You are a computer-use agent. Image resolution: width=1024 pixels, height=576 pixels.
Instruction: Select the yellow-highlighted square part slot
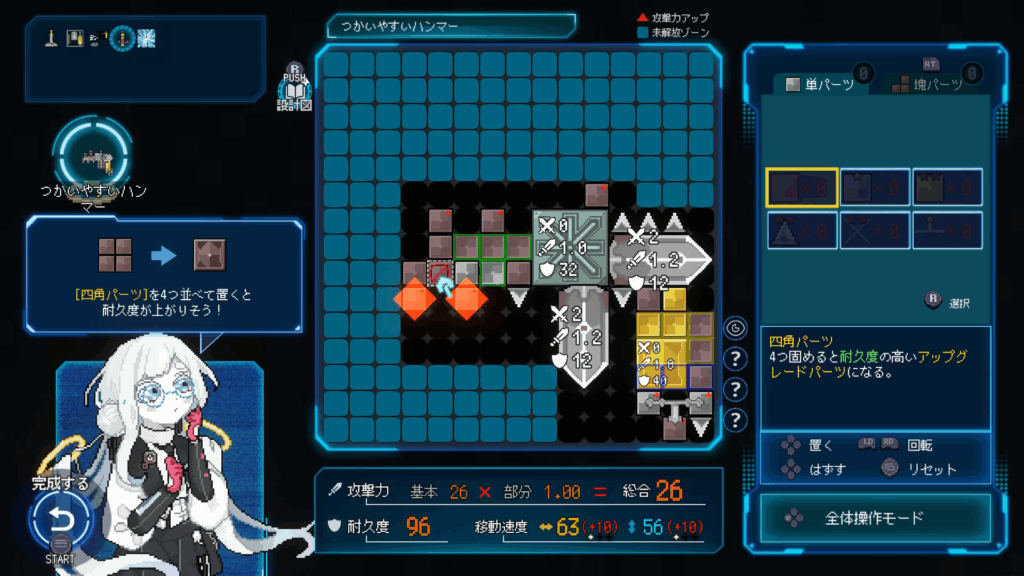(802, 187)
